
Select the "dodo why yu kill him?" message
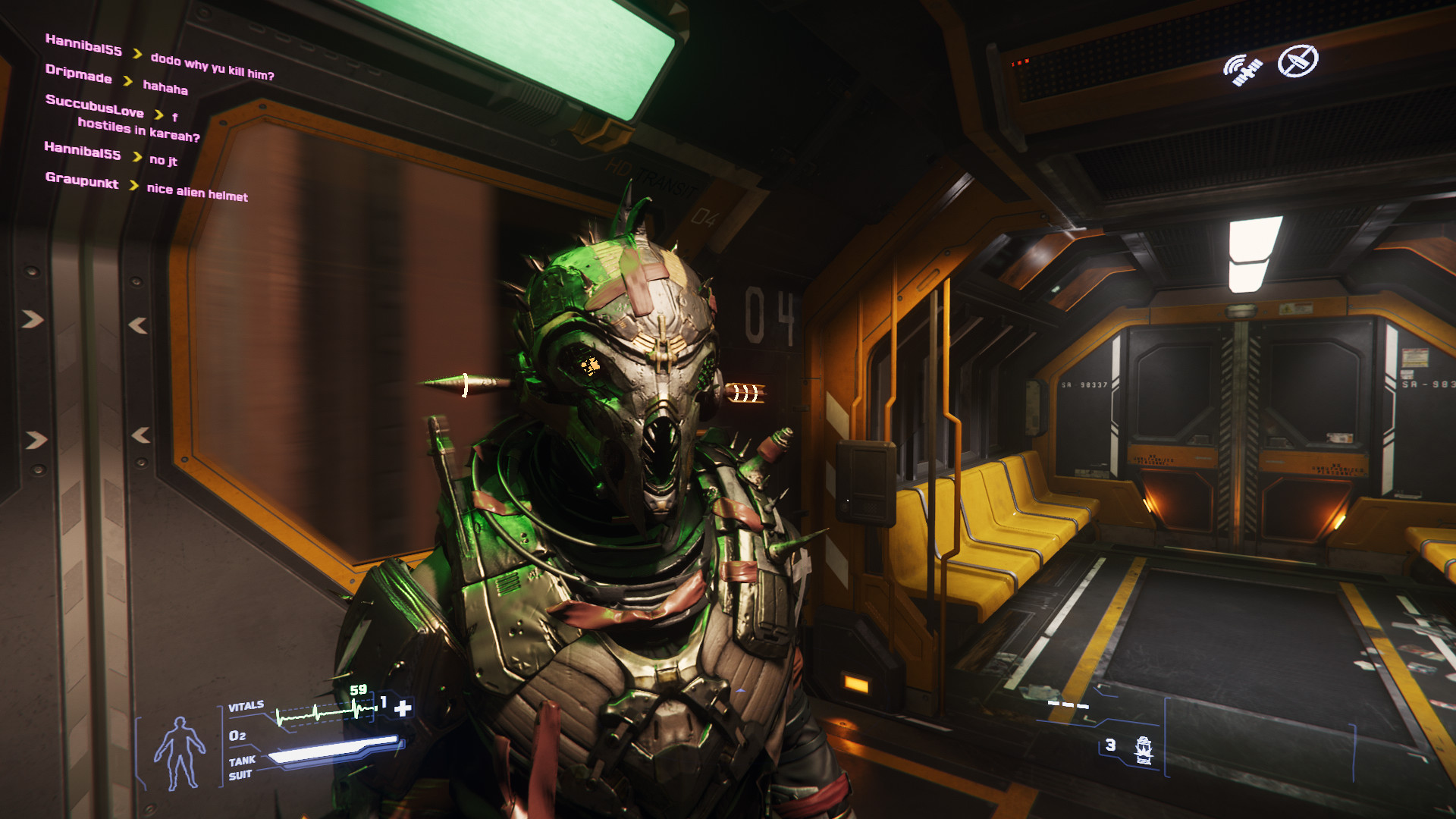212,67
